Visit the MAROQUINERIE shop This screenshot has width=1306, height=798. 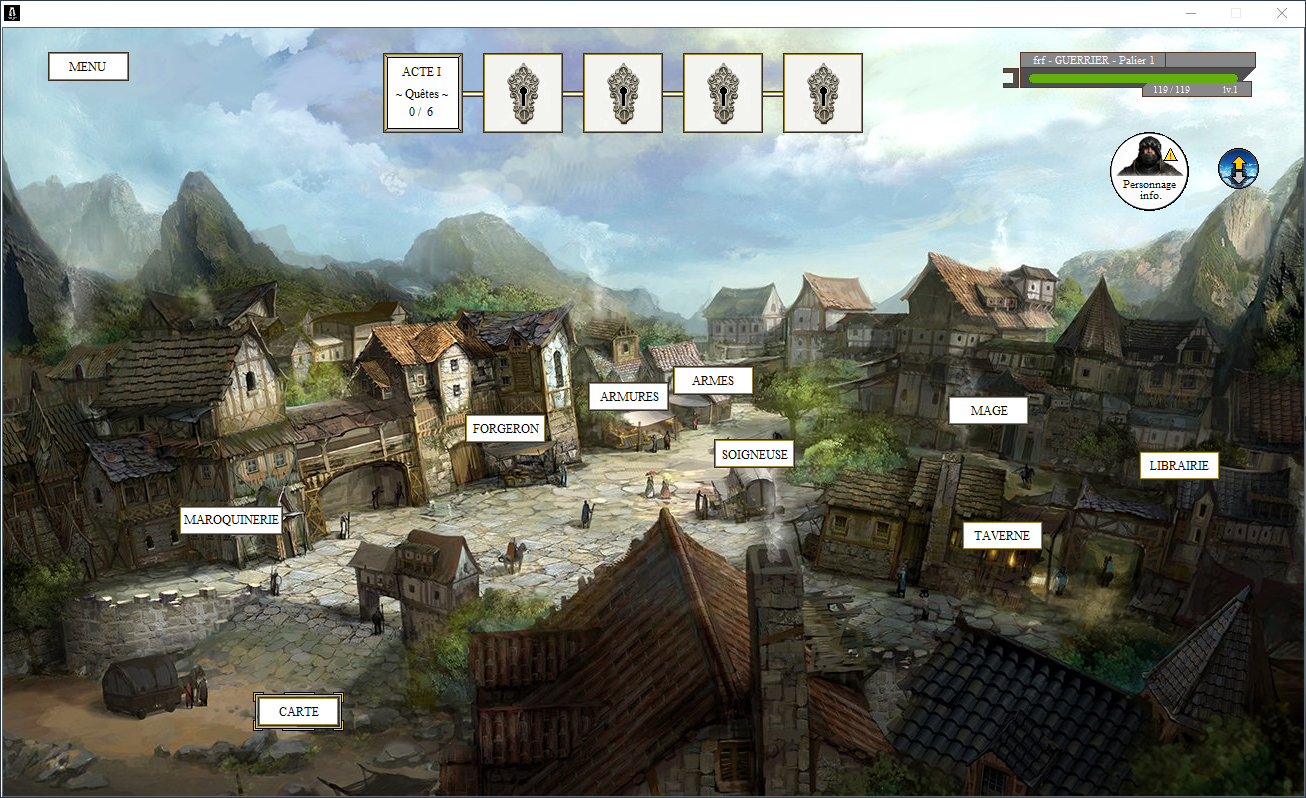pos(231,520)
